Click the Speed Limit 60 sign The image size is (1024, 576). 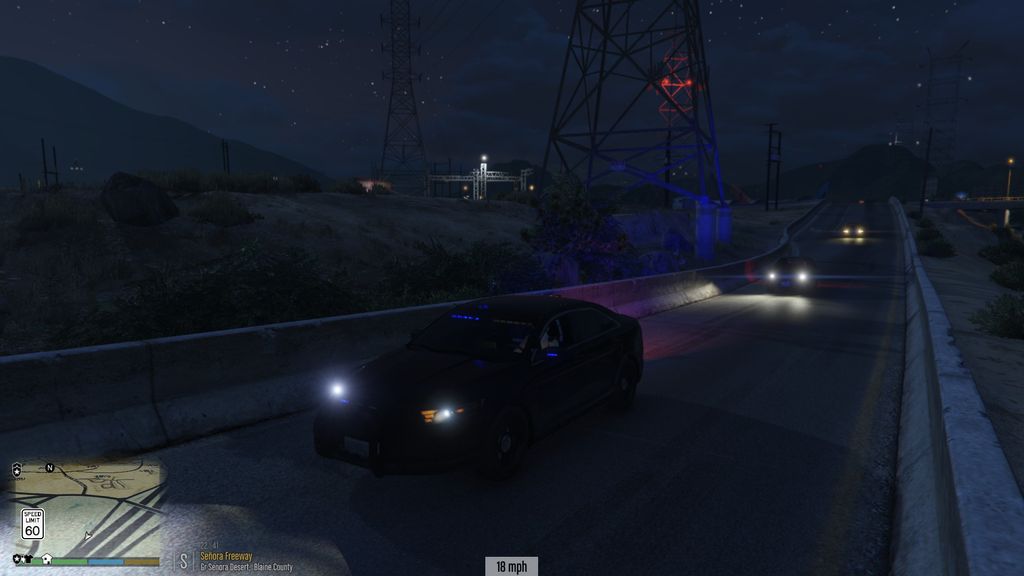point(32,523)
